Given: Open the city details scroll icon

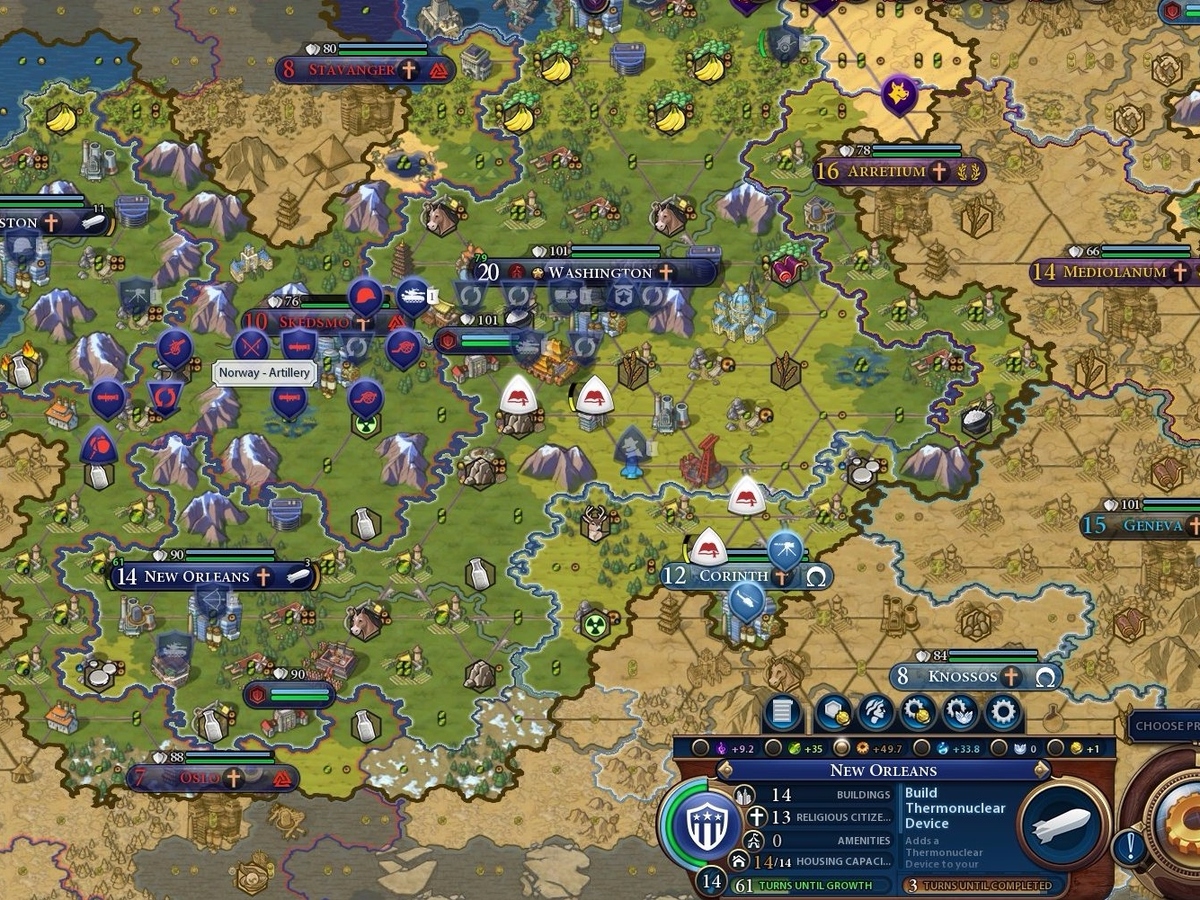Looking at the screenshot, I should point(783,712).
